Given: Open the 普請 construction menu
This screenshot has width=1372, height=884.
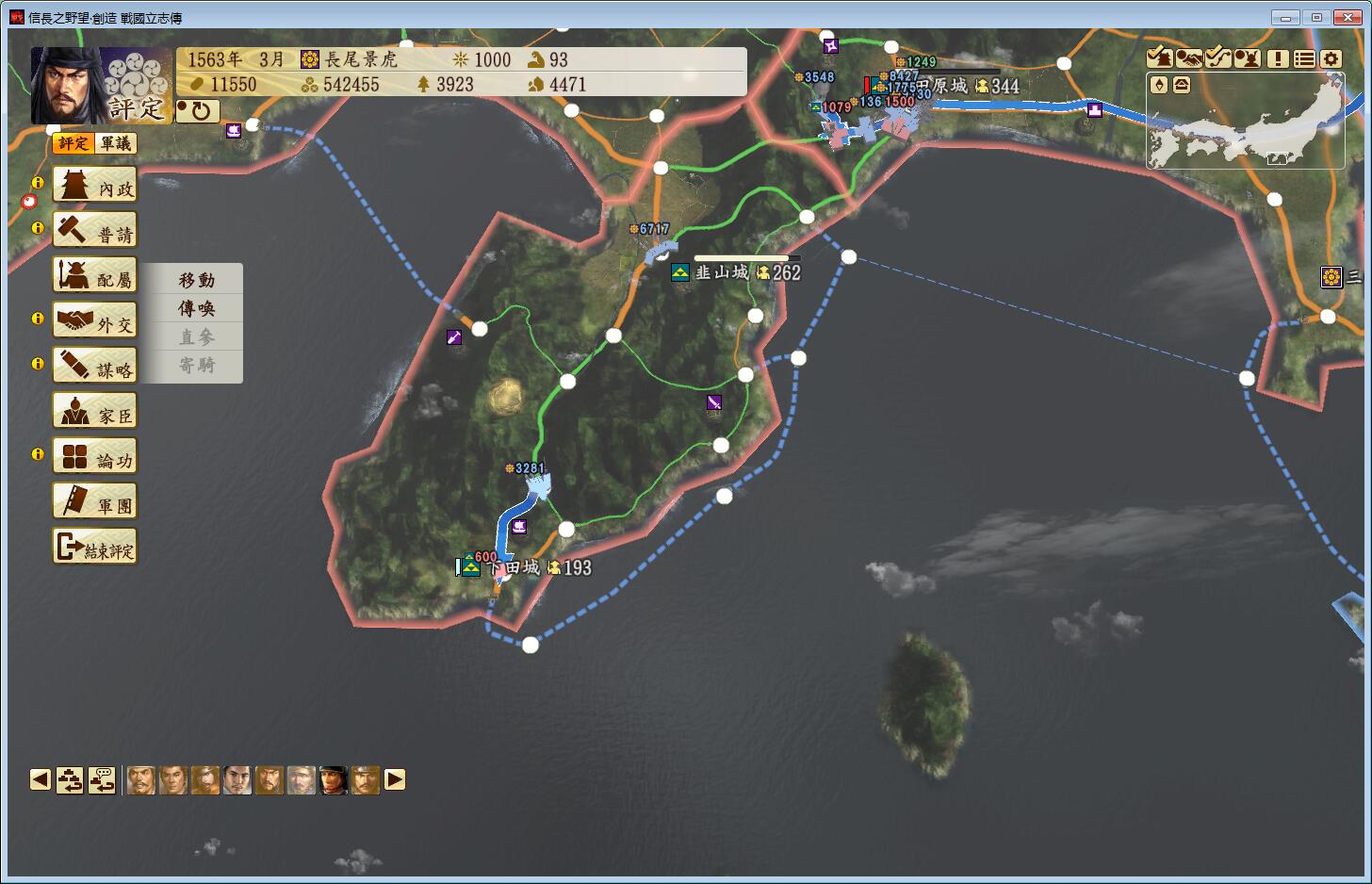Looking at the screenshot, I should click(95, 231).
